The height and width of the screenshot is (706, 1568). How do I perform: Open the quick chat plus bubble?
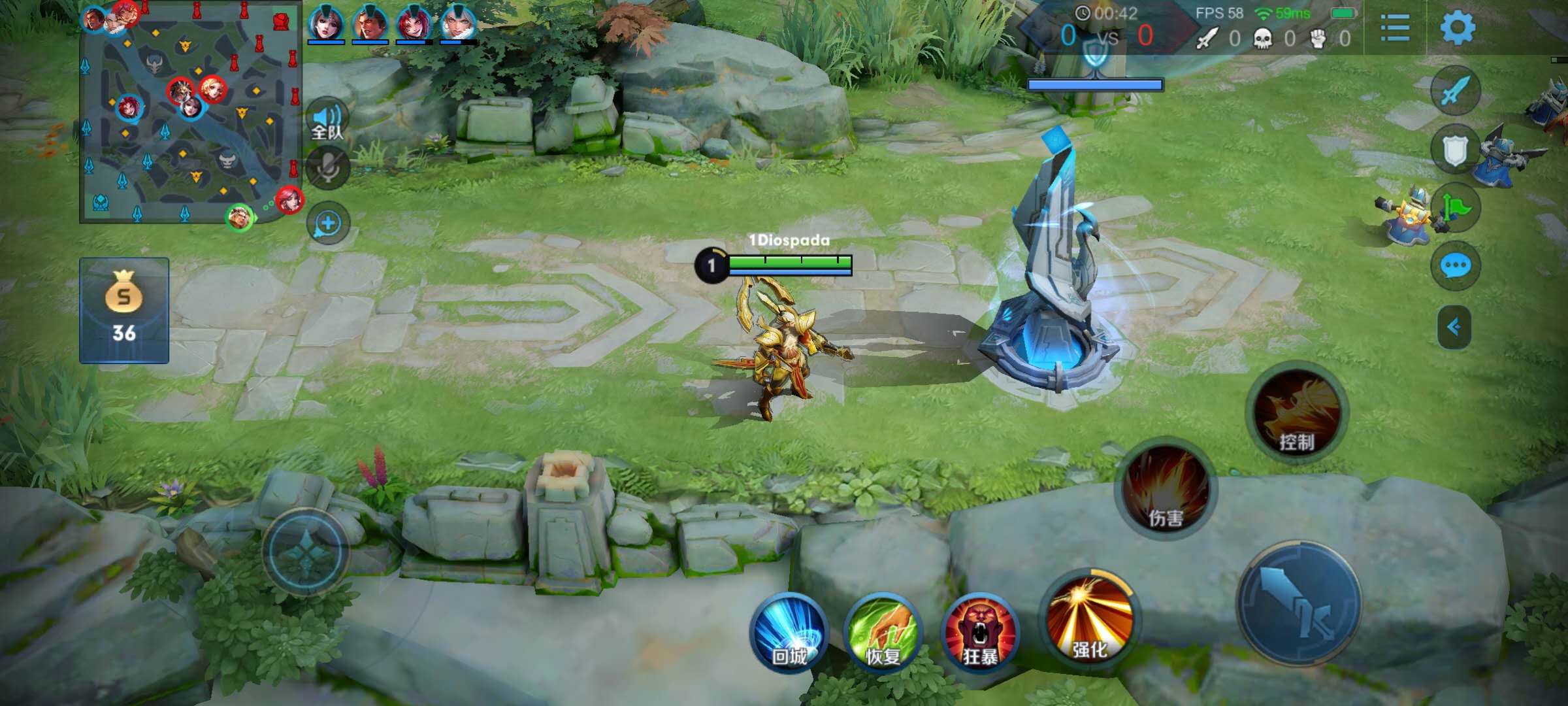point(327,224)
